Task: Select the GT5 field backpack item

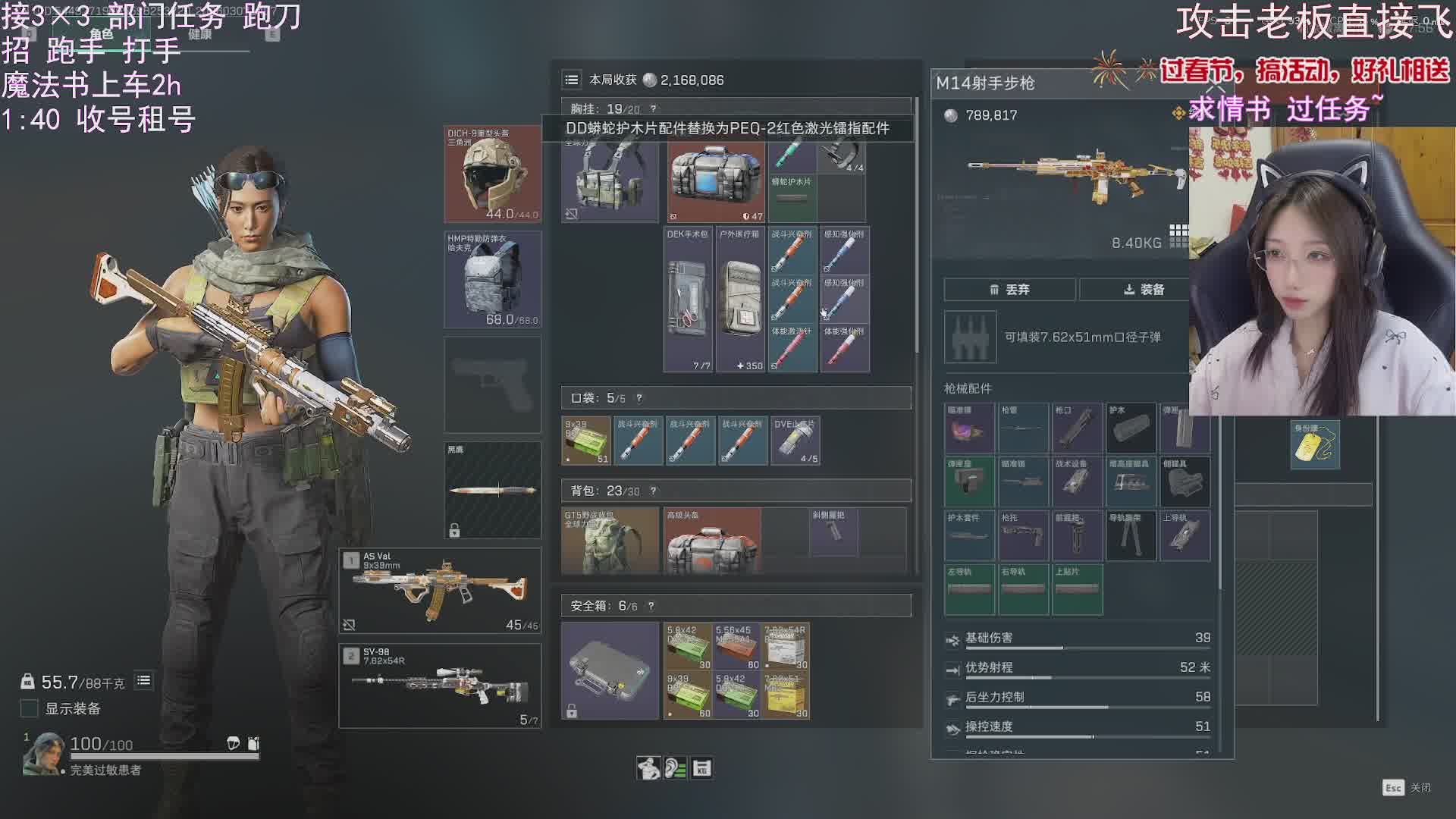Action: pos(610,540)
